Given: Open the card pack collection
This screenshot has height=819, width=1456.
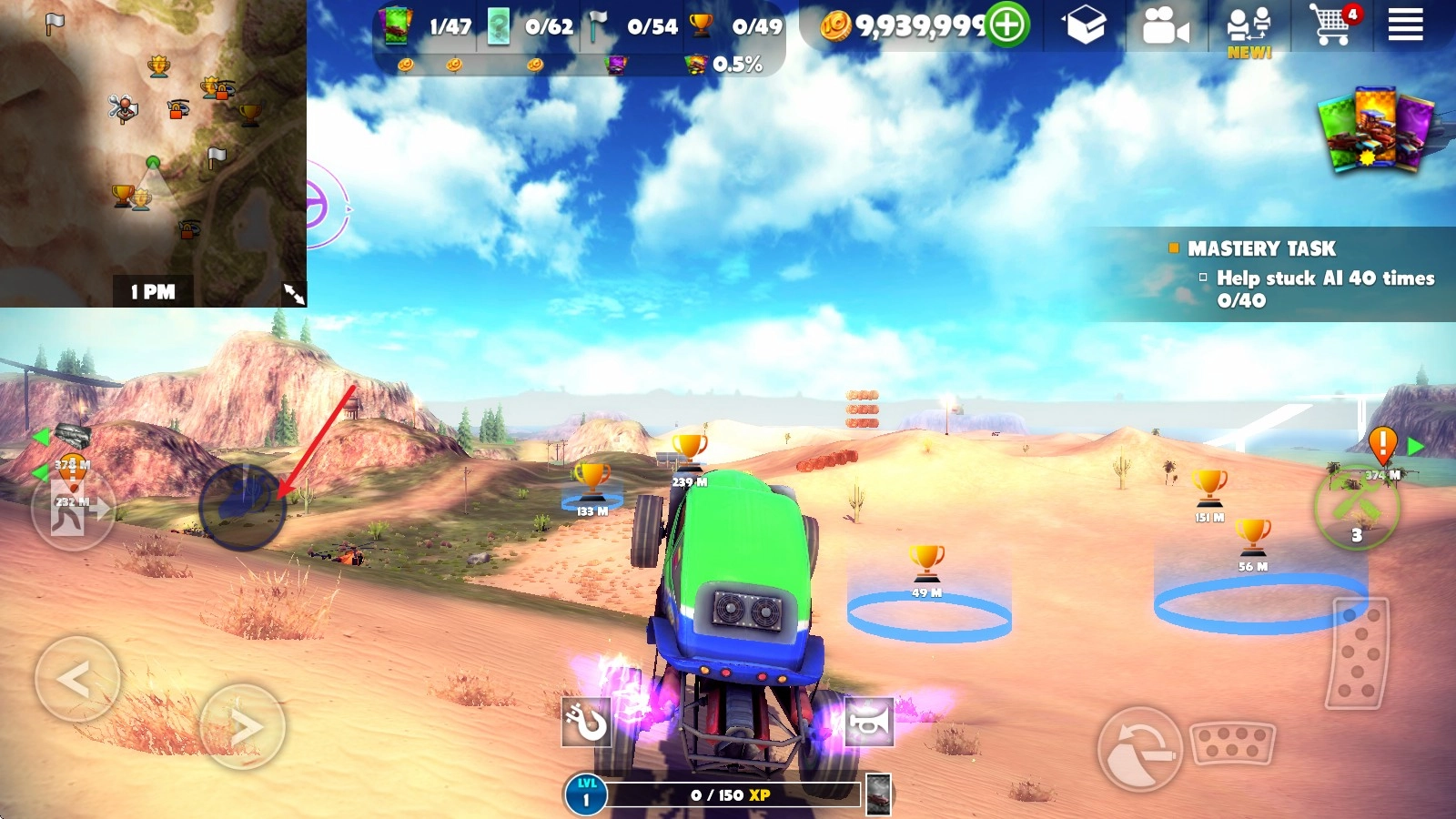Looking at the screenshot, I should tap(1375, 130).
